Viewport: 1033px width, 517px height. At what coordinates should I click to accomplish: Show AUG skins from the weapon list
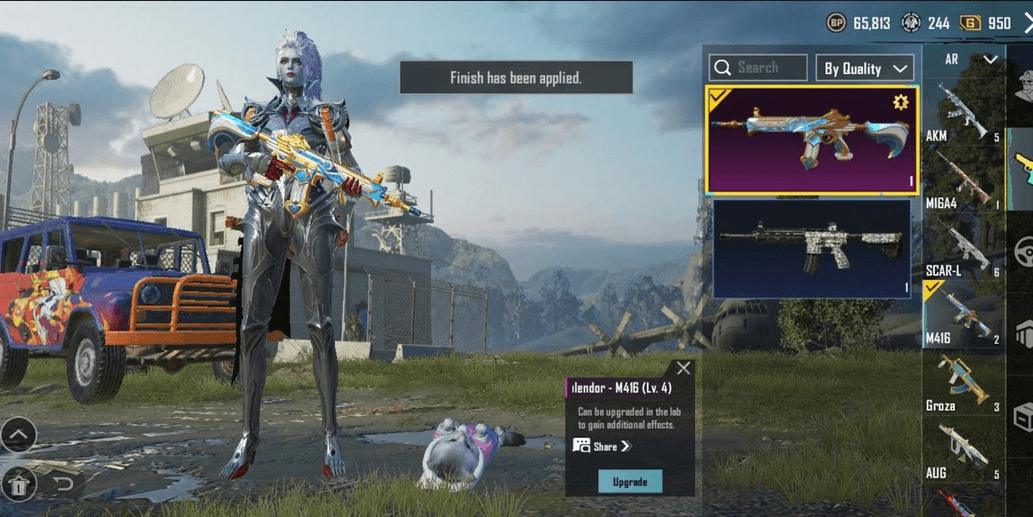tap(962, 451)
